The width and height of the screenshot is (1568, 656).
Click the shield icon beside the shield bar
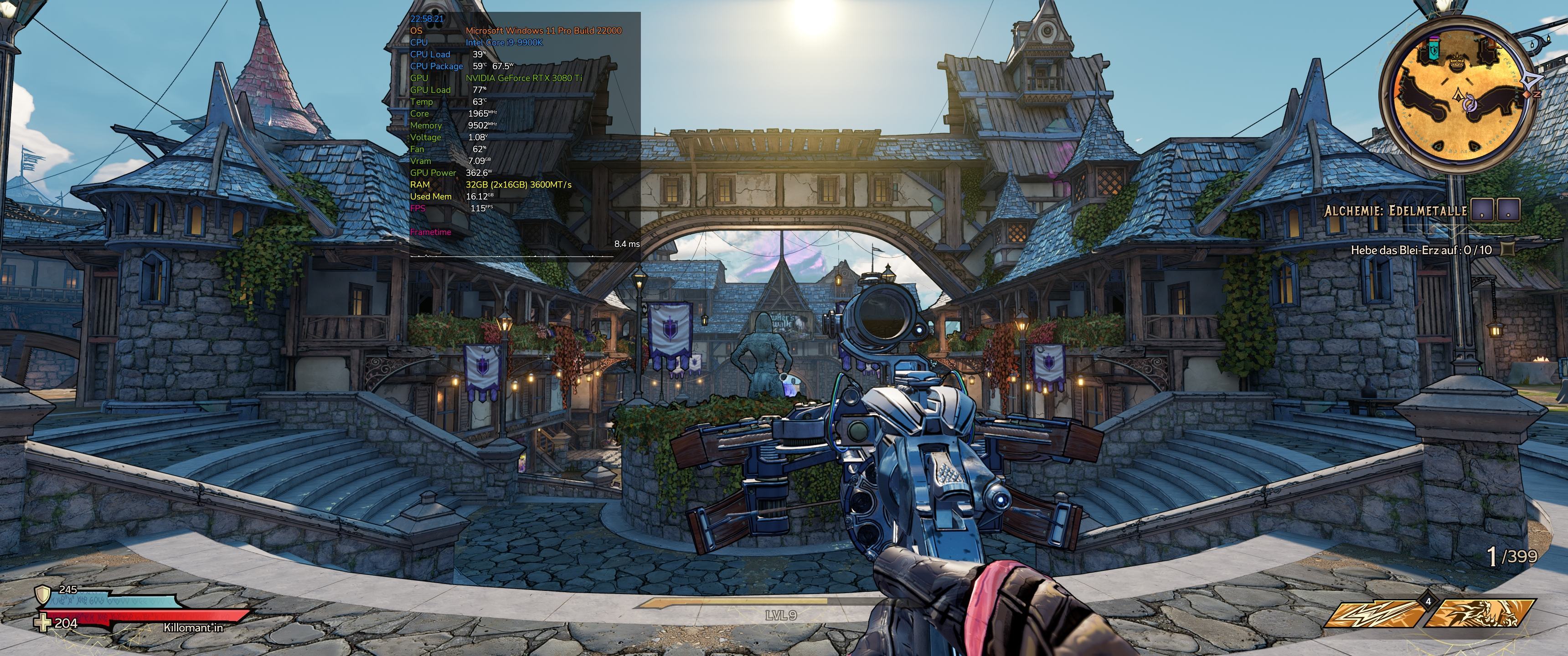coord(42,594)
